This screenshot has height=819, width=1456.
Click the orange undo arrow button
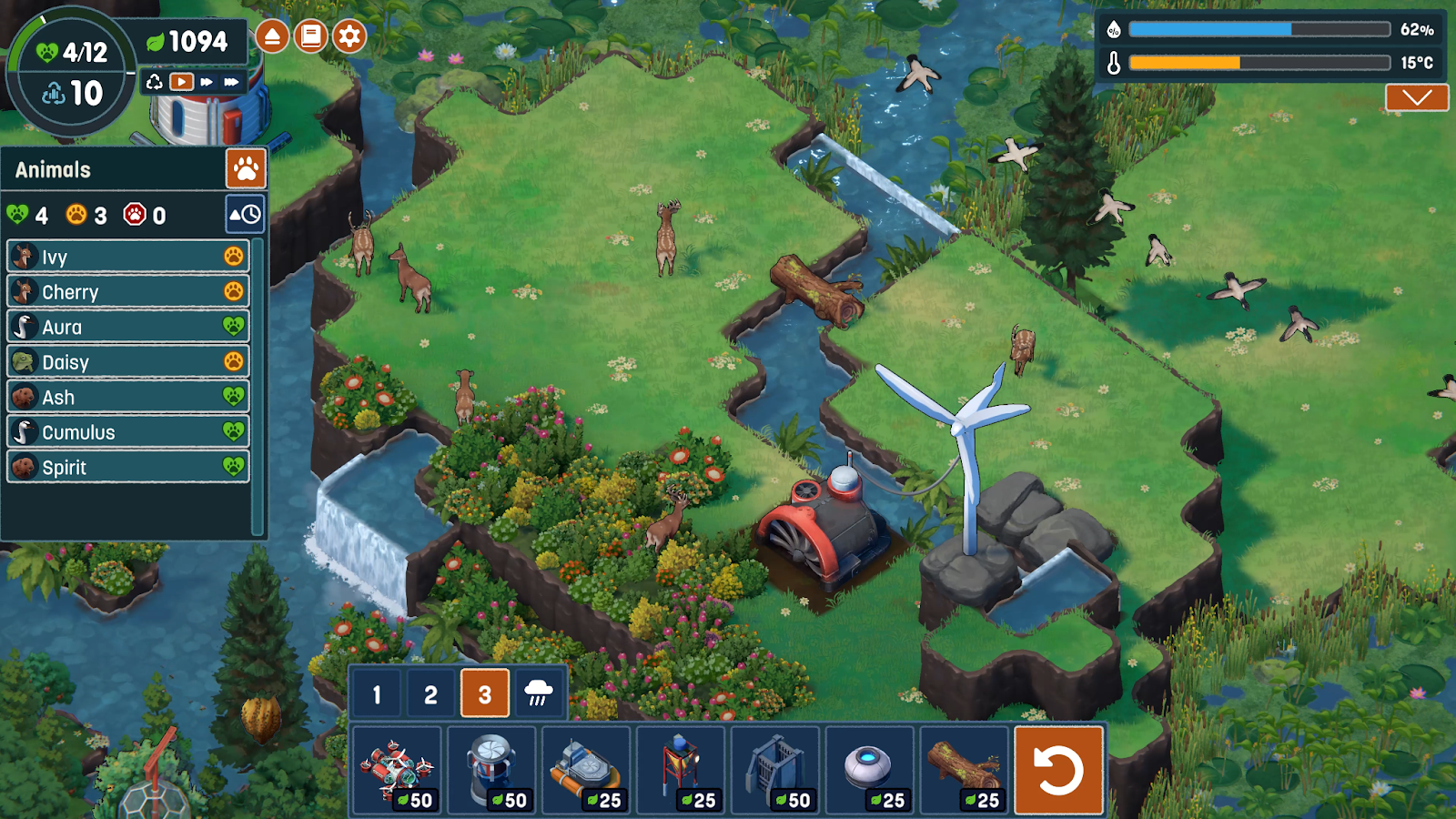[1059, 770]
